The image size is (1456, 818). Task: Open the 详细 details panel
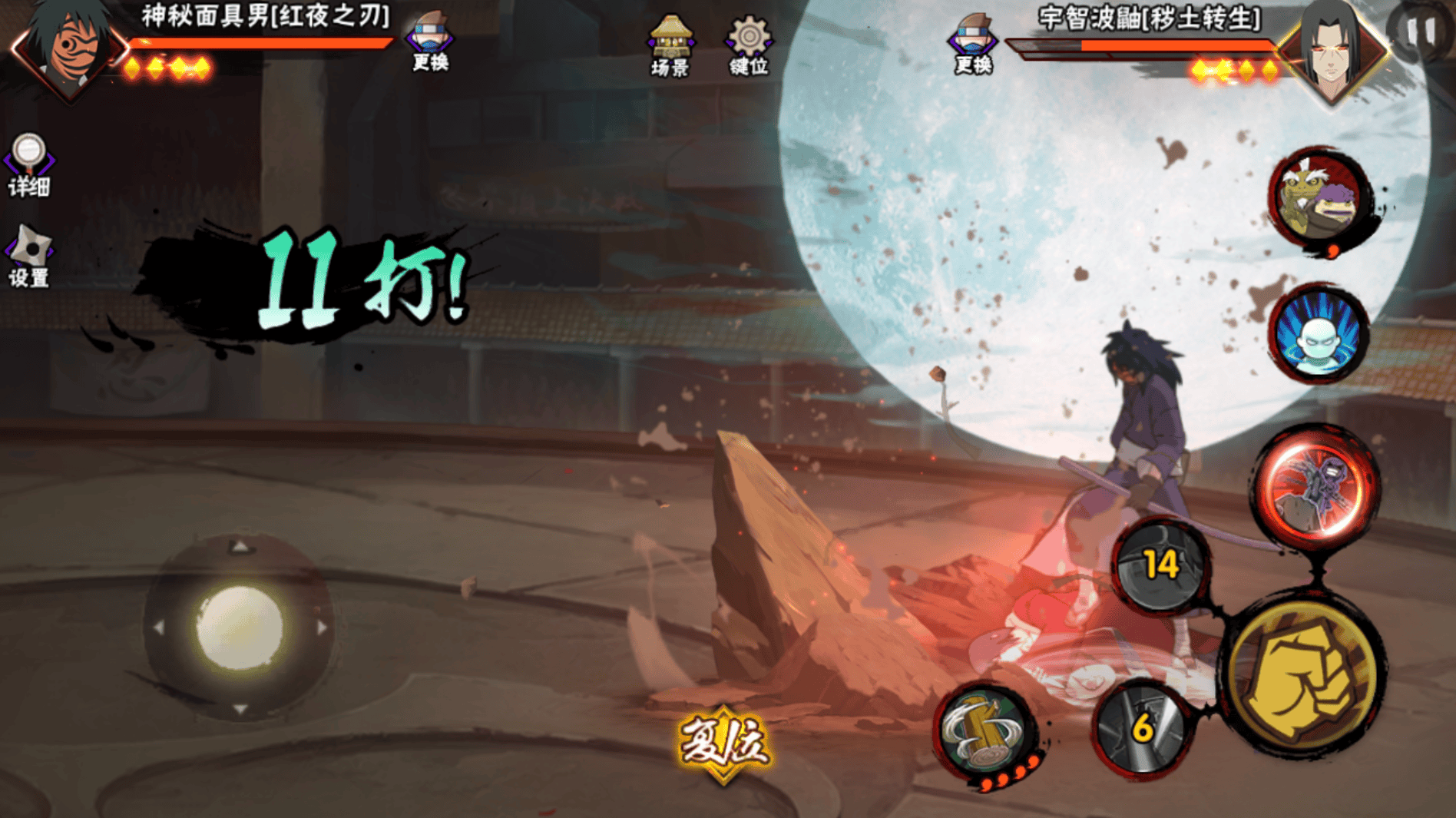pos(29,165)
